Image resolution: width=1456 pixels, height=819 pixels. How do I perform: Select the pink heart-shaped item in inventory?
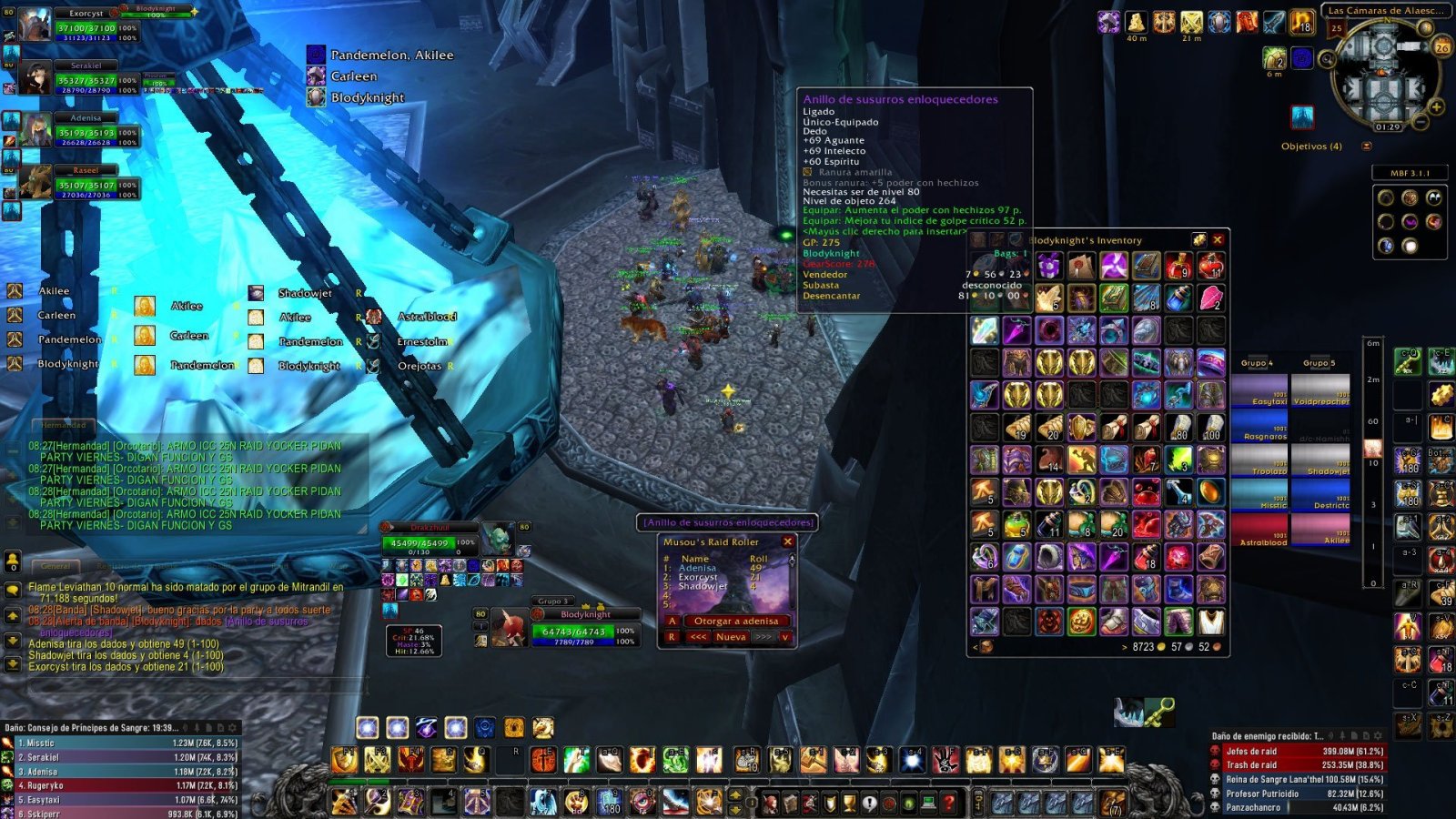click(1210, 298)
